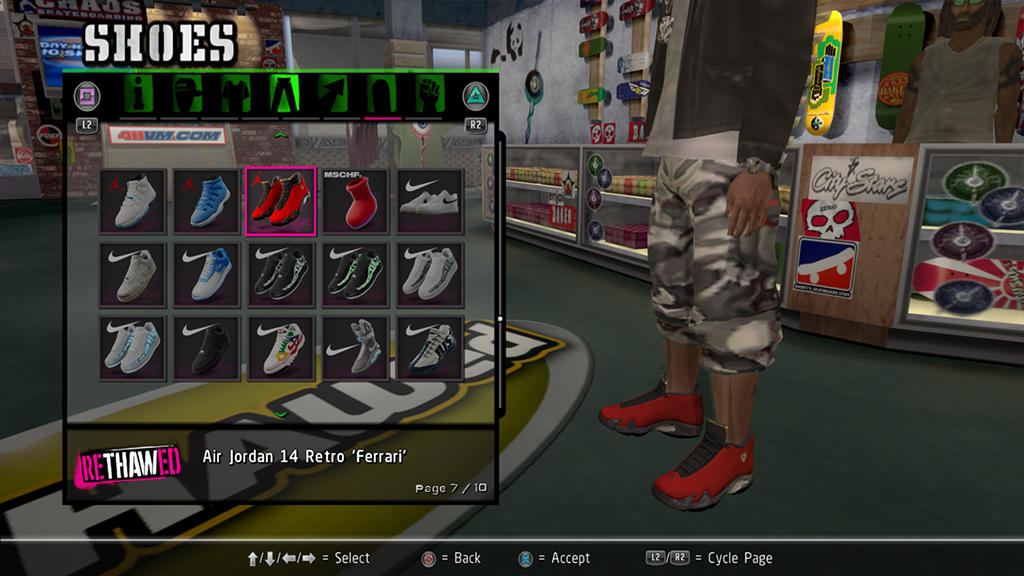Screen dimensions: 1024x576
Task: Select the solid blue Jordan high-tops
Action: (207, 201)
